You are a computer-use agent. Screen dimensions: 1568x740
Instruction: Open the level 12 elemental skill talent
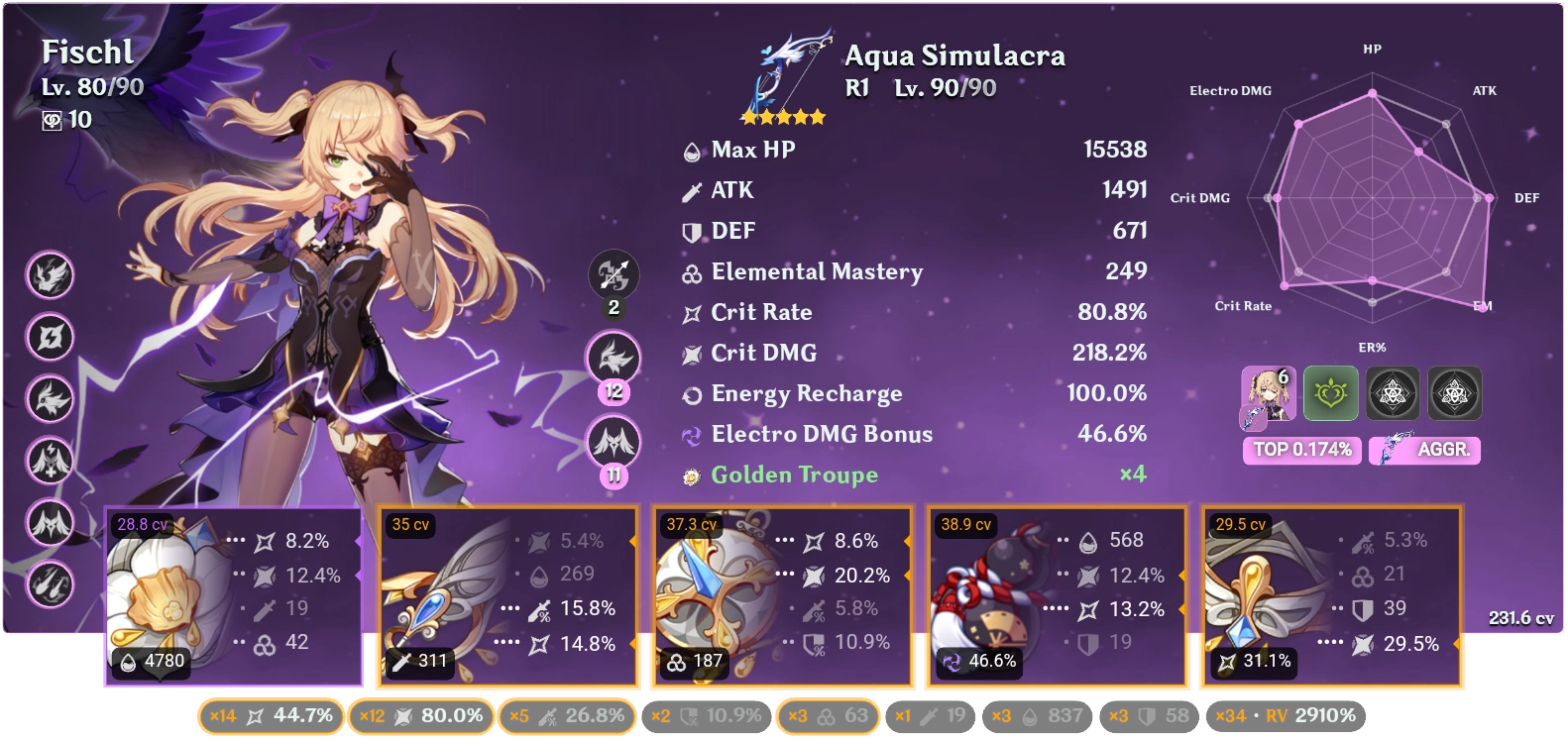pos(613,358)
